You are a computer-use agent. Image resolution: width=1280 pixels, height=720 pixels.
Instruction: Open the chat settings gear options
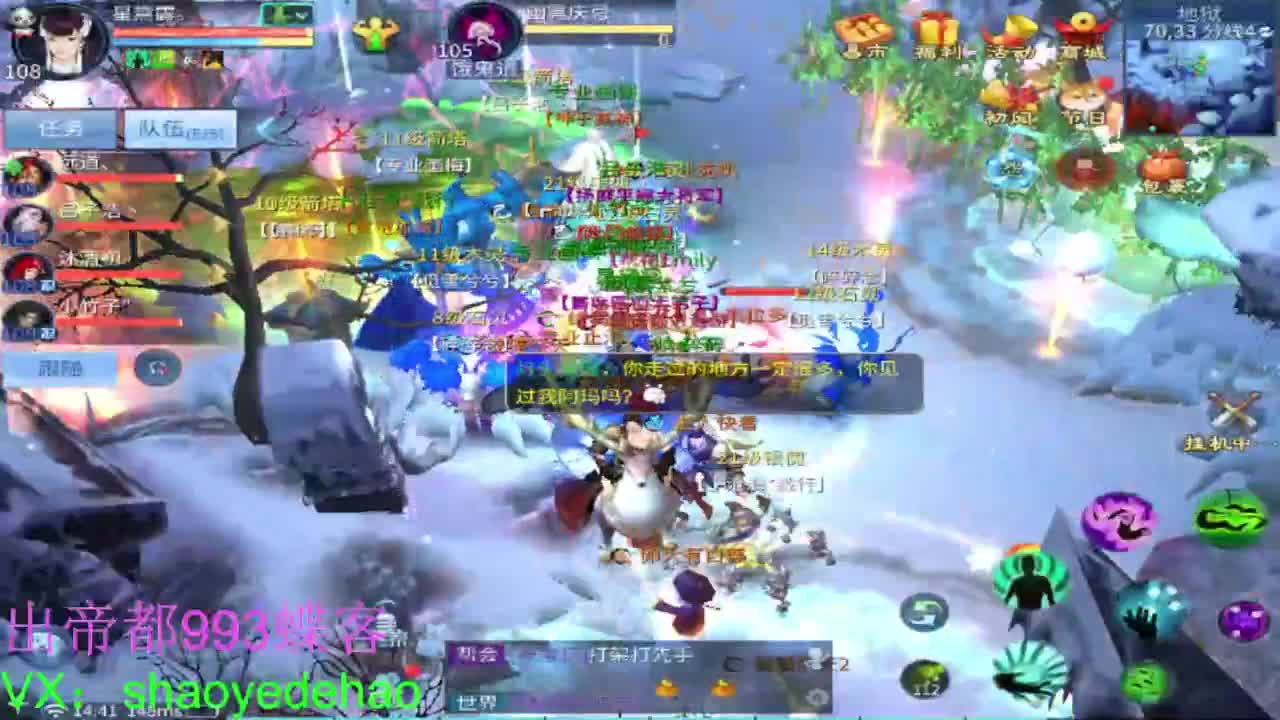tap(818, 696)
